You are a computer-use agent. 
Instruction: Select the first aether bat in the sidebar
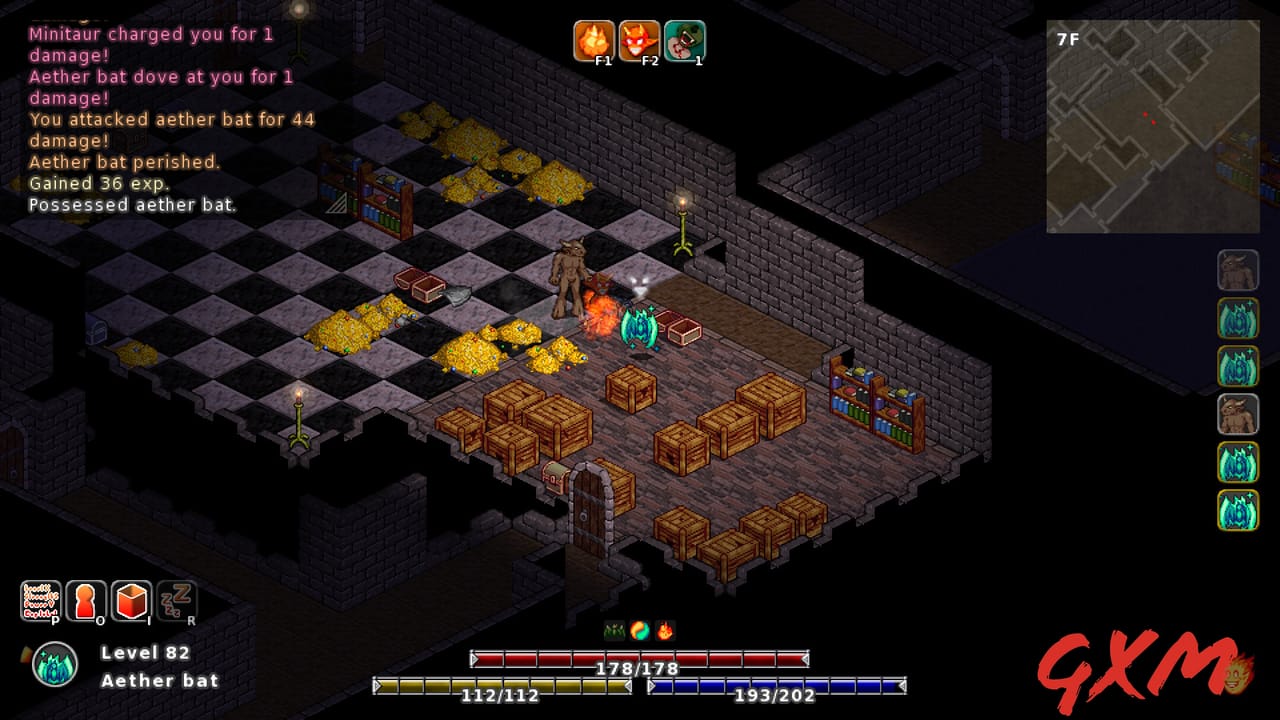(1237, 318)
